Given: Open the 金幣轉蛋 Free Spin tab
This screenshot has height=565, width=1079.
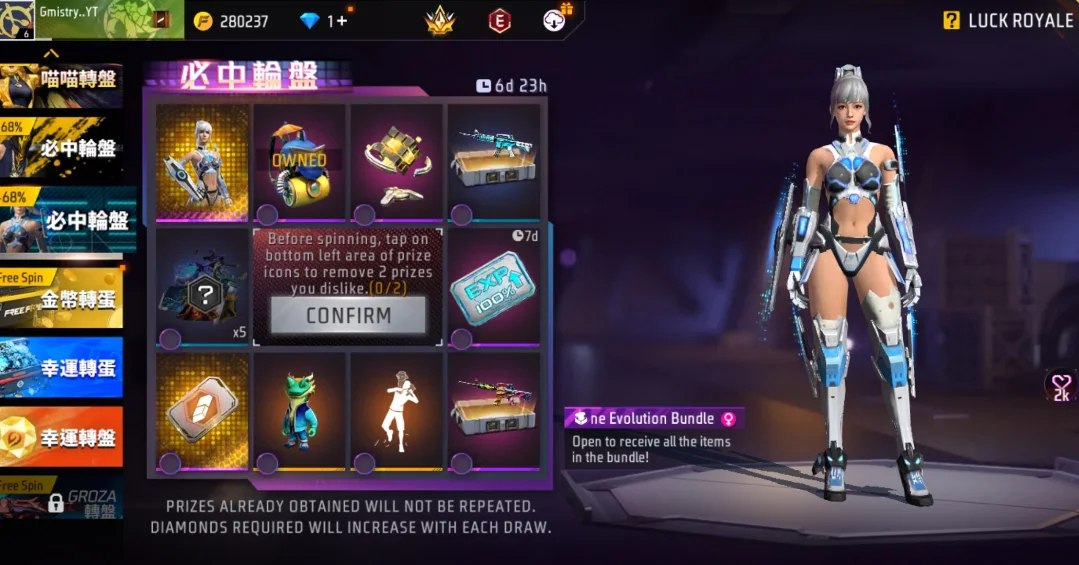Looking at the screenshot, I should (62, 300).
